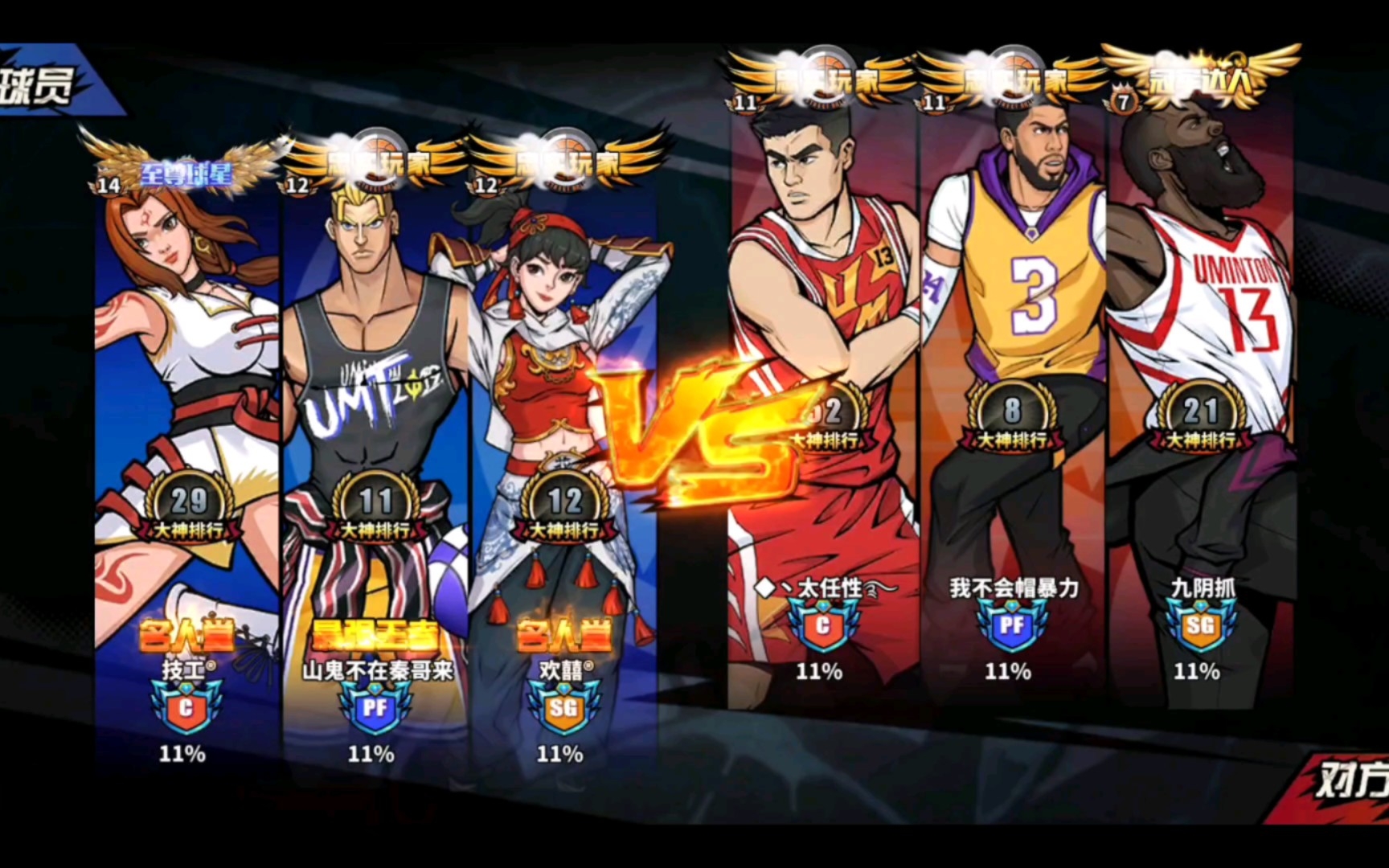Click the C badge under 太任性
1389x868 pixels.
pyautogui.click(x=822, y=625)
